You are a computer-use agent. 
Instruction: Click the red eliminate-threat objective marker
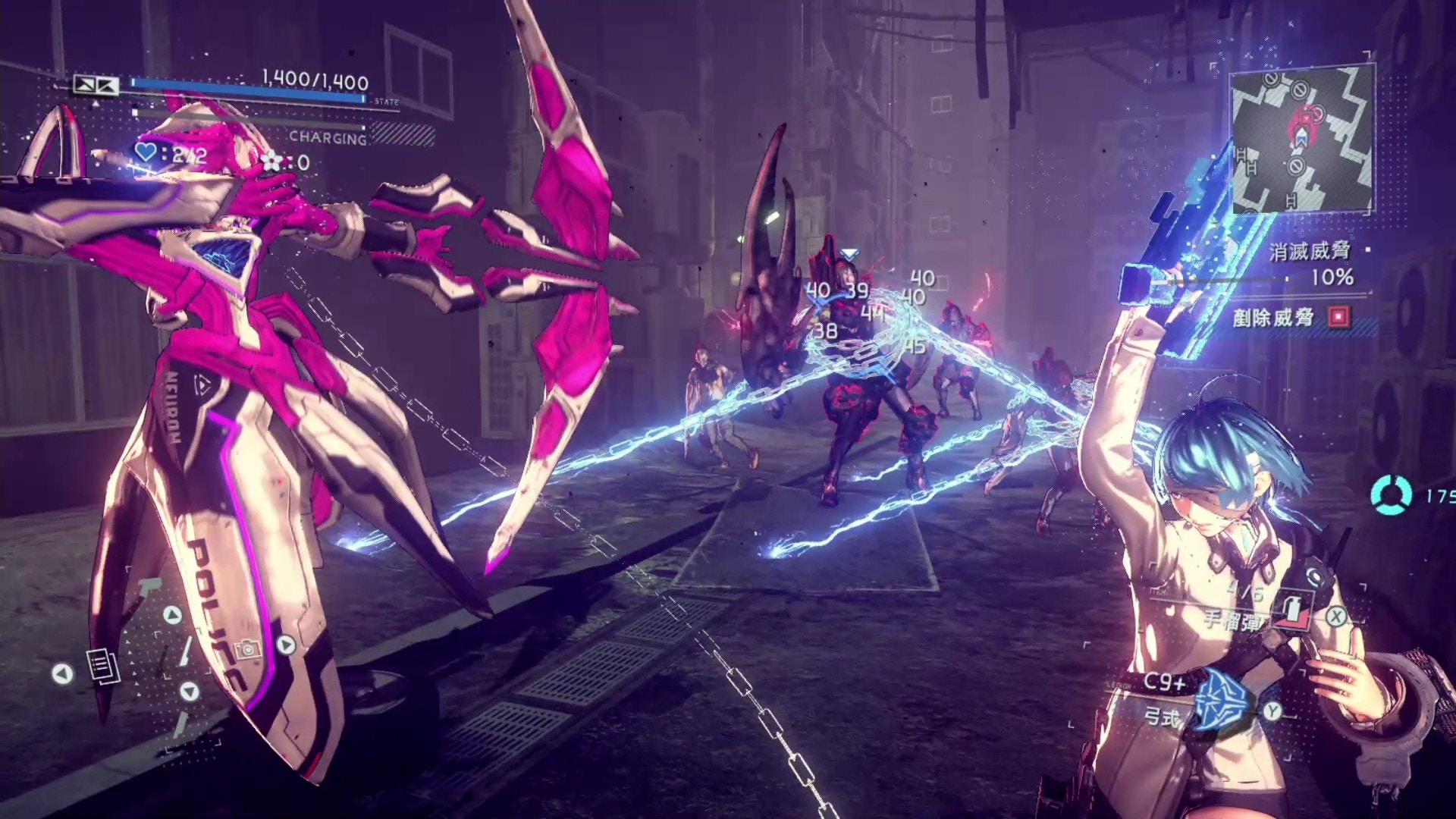[1339, 317]
